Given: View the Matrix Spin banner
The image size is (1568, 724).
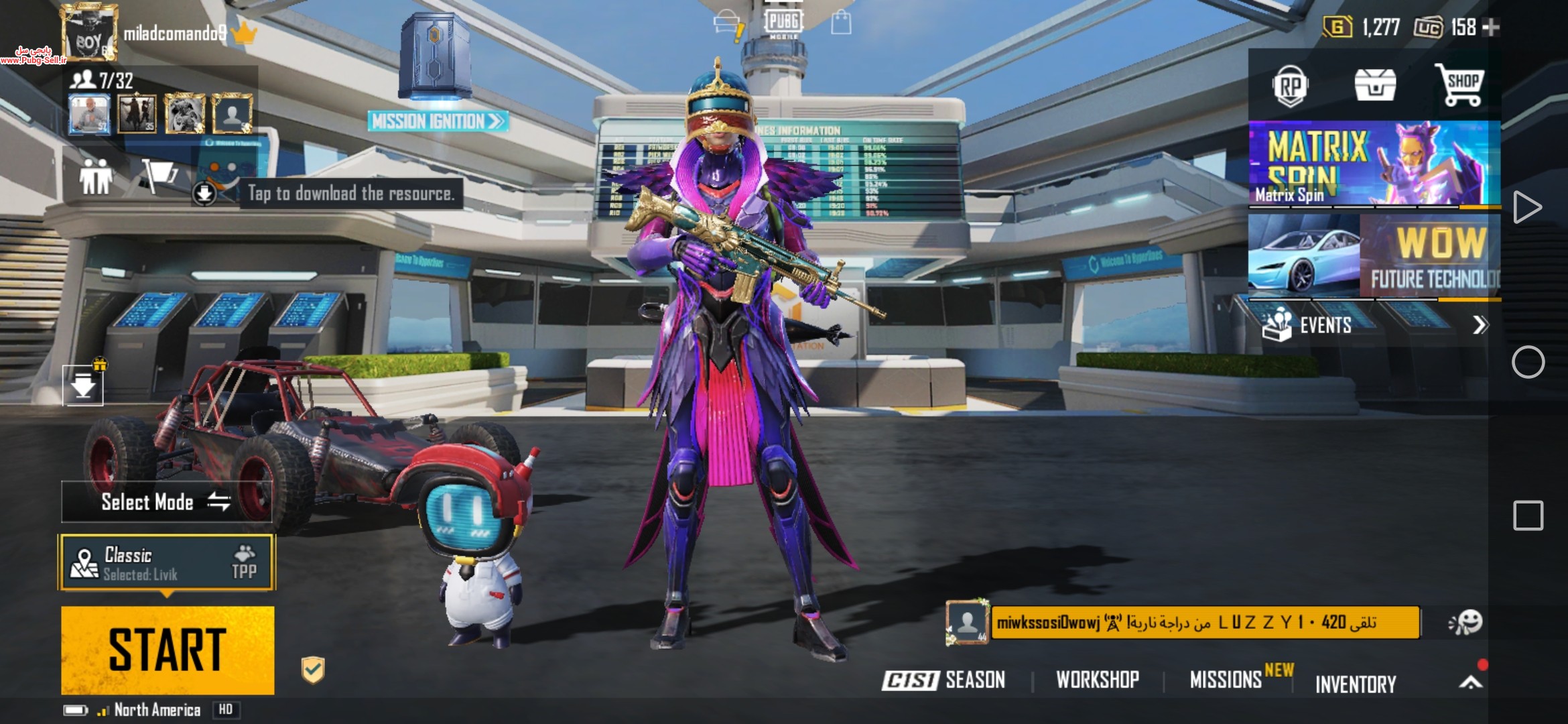Looking at the screenshot, I should click(x=1373, y=164).
